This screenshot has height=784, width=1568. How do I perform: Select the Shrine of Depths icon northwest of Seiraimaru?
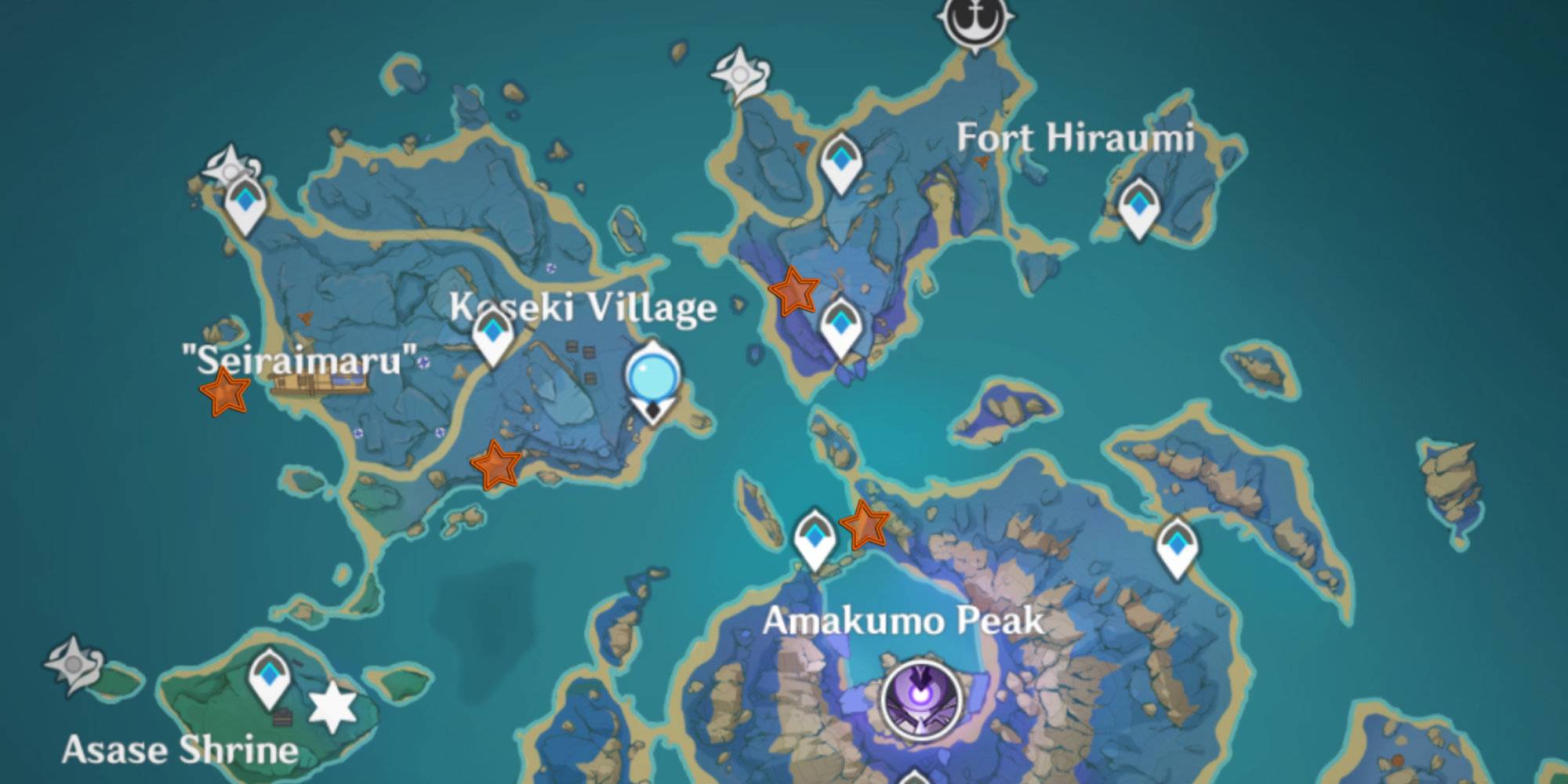pos(230,169)
